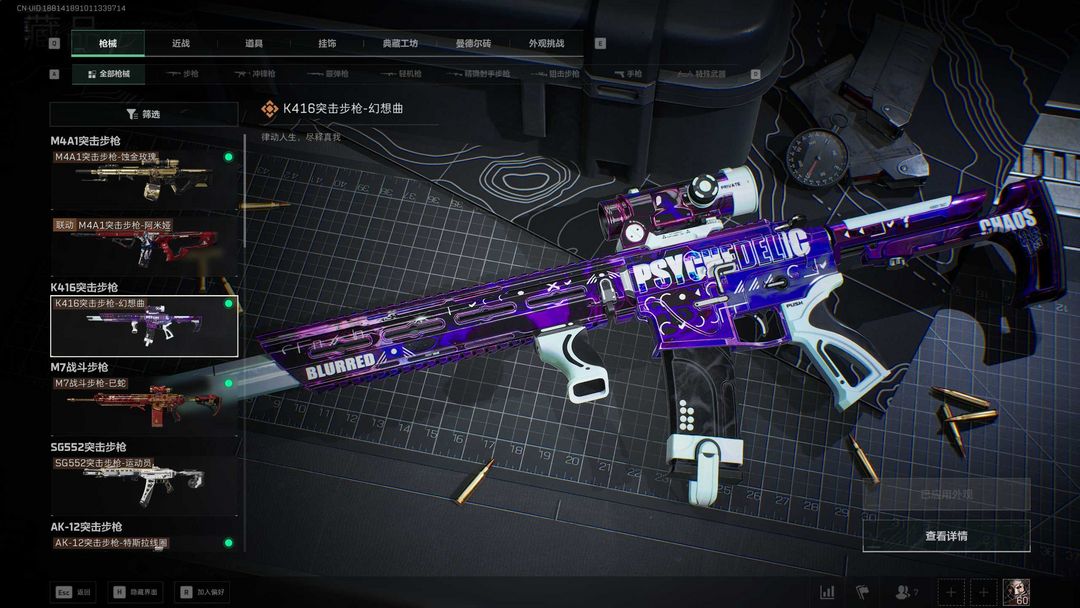Open the bar chart statistics icon
The height and width of the screenshot is (608, 1080).
[x=827, y=592]
